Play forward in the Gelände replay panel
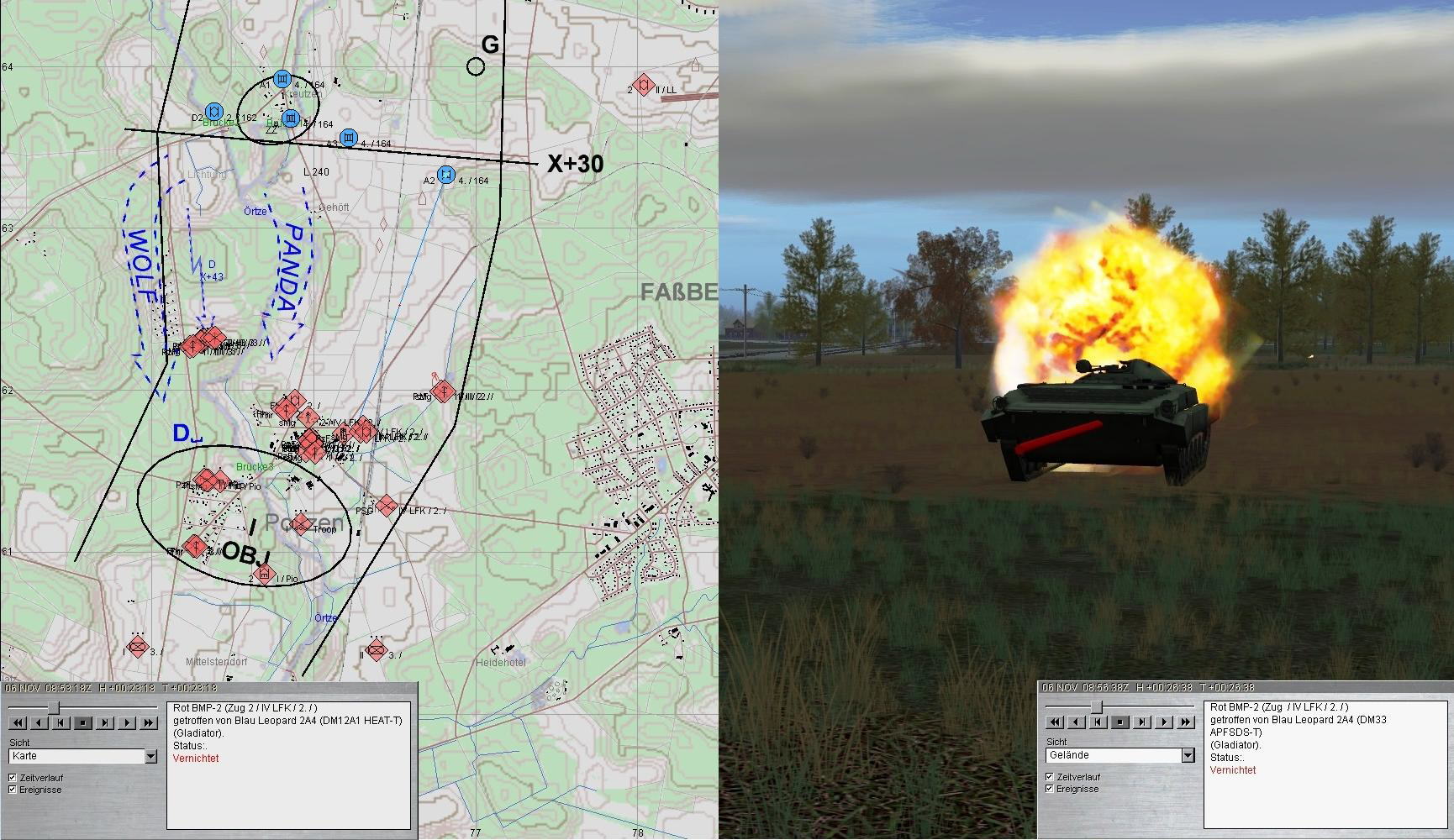1454x840 pixels. point(1164,722)
